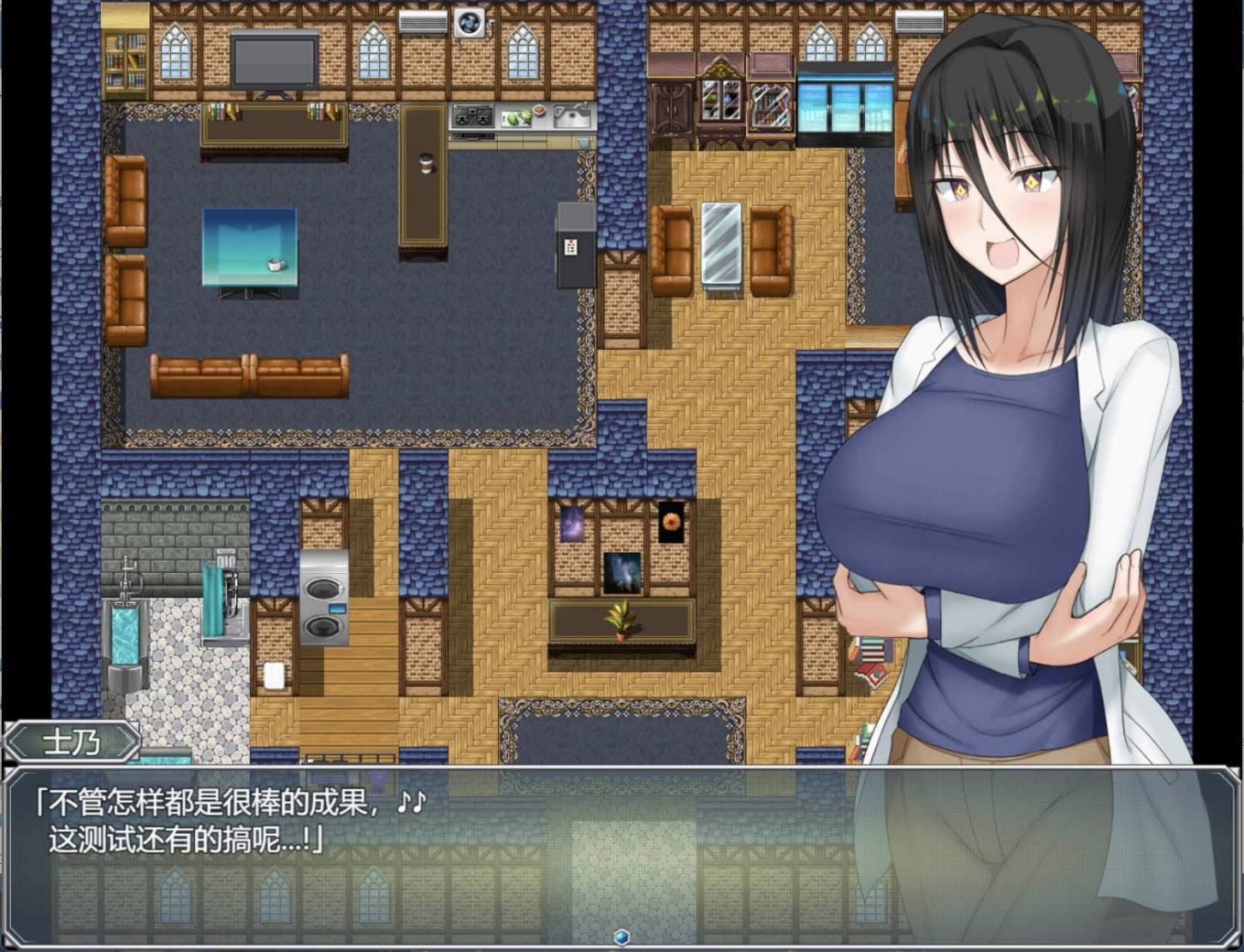Click the blue gem continue indicator
The image size is (1244, 952).
click(622, 936)
